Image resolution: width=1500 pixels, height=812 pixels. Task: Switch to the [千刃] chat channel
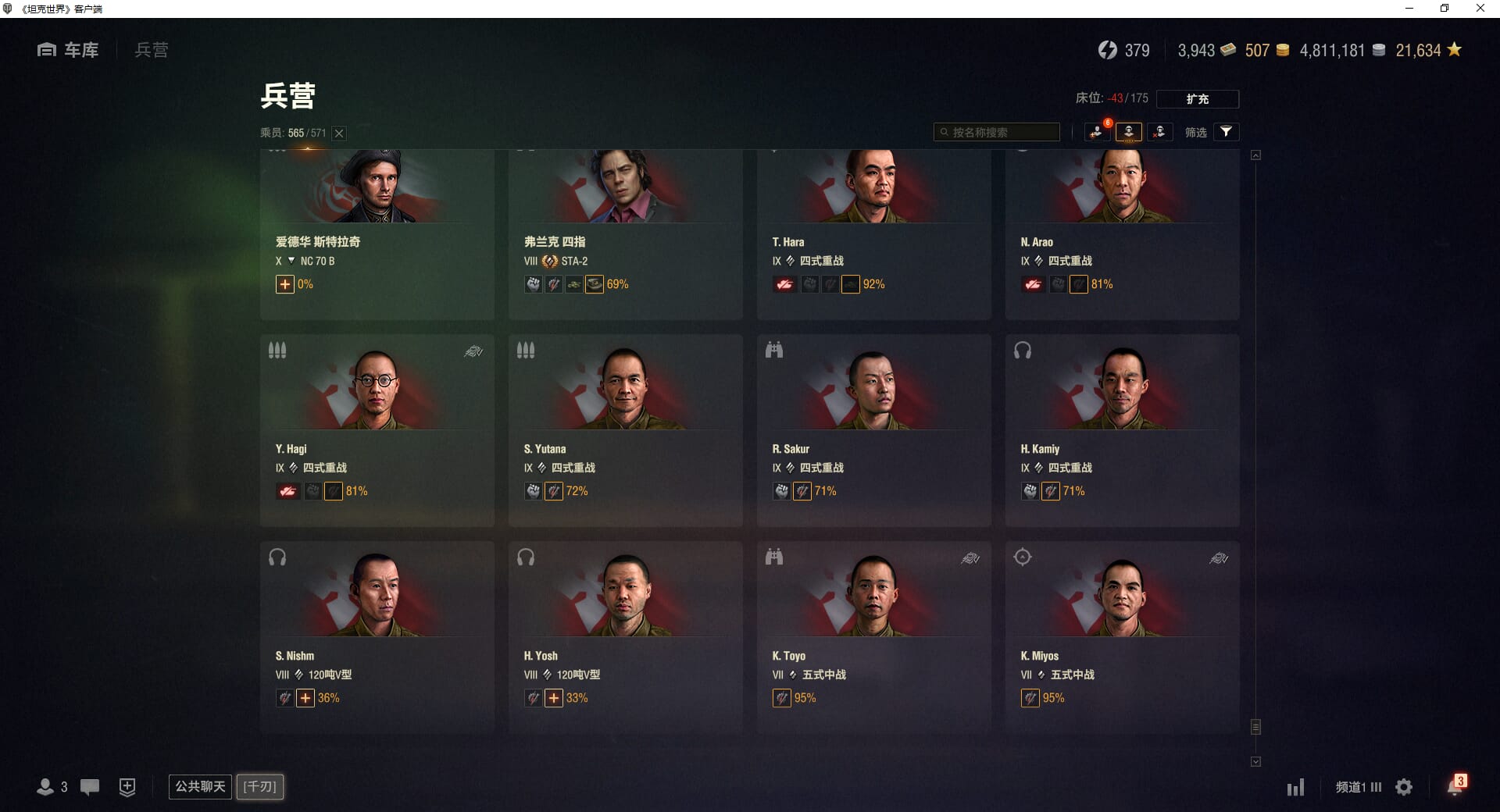pyautogui.click(x=260, y=786)
